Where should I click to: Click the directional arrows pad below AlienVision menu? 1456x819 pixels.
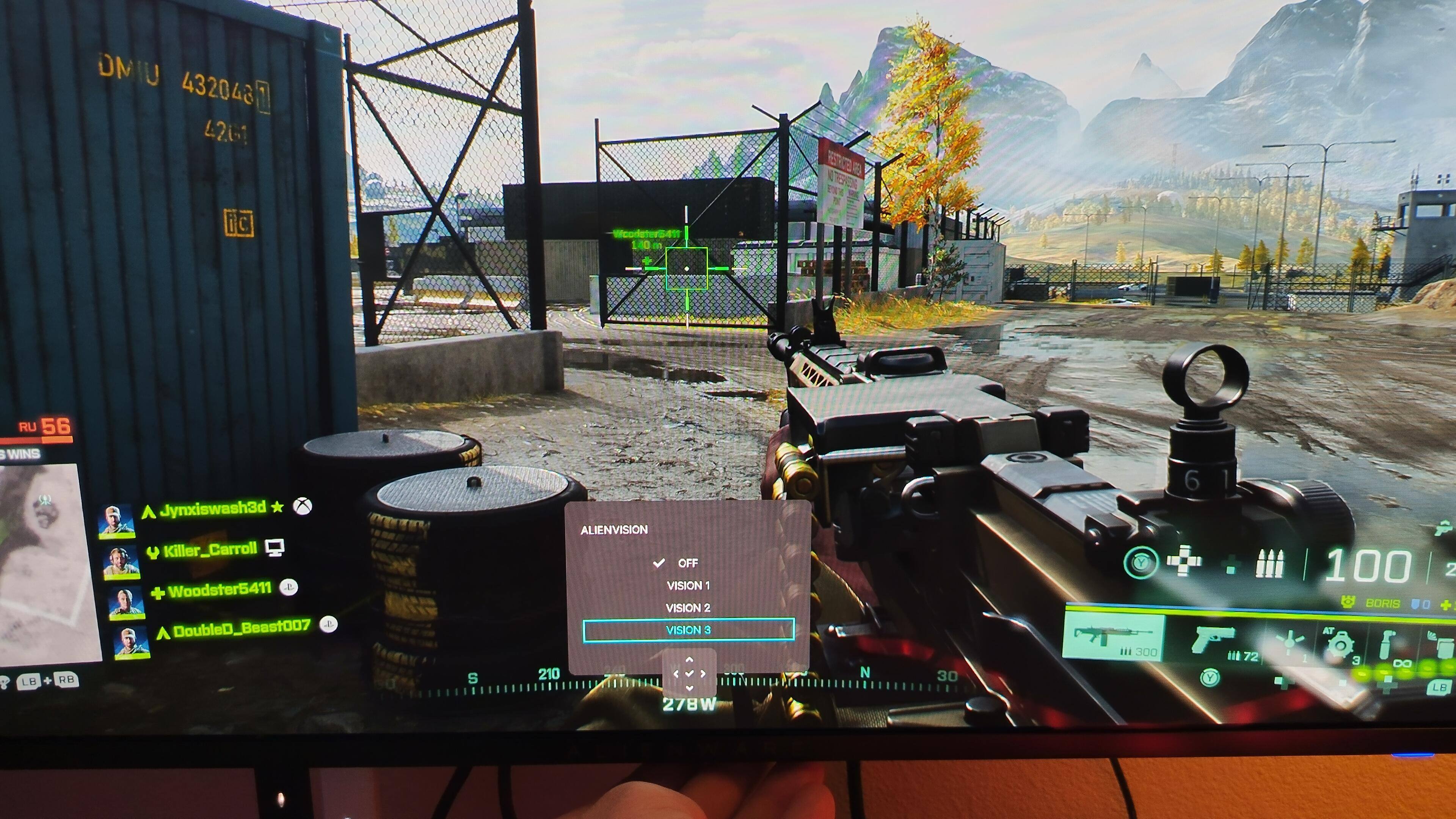[689, 673]
